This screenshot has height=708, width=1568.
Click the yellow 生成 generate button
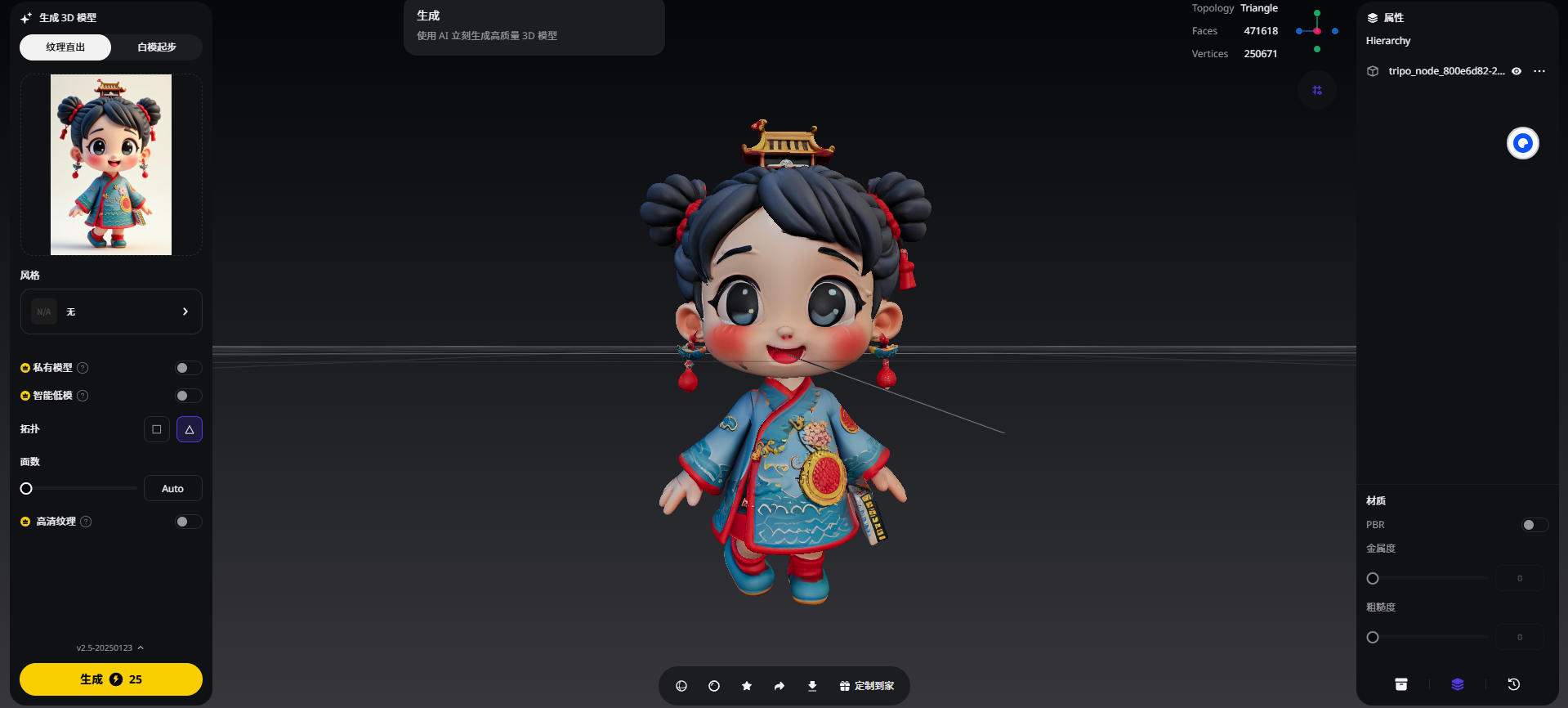[x=111, y=679]
